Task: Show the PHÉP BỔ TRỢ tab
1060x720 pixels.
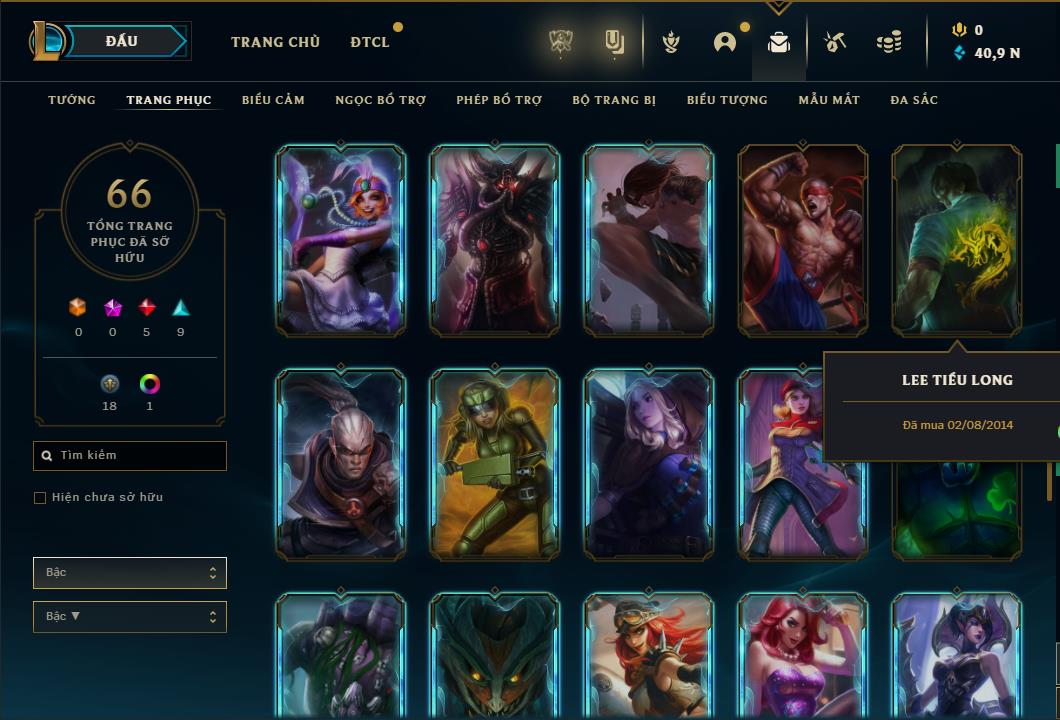Action: tap(499, 100)
